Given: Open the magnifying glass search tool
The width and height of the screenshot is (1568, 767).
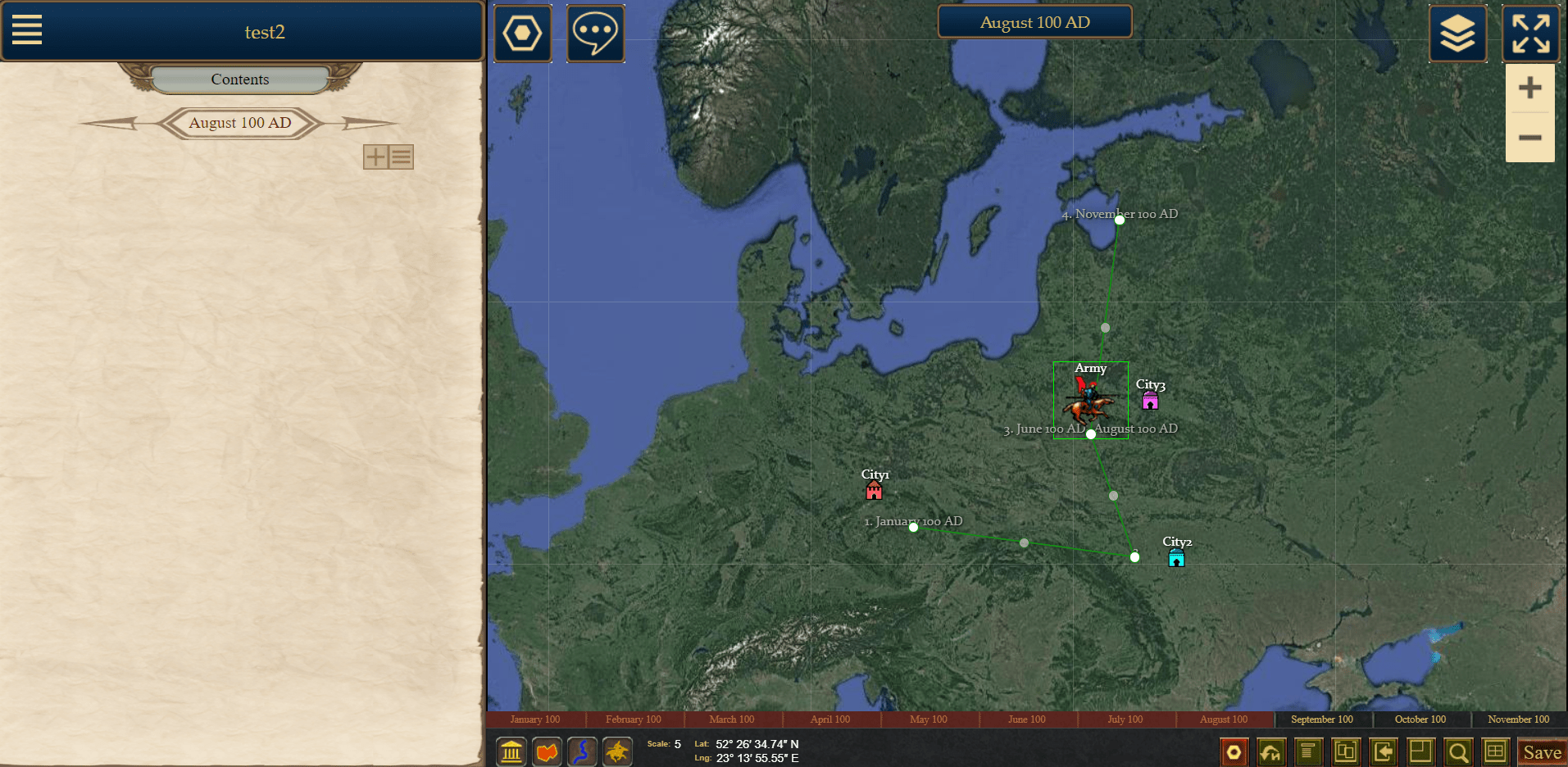Looking at the screenshot, I should click(1458, 751).
